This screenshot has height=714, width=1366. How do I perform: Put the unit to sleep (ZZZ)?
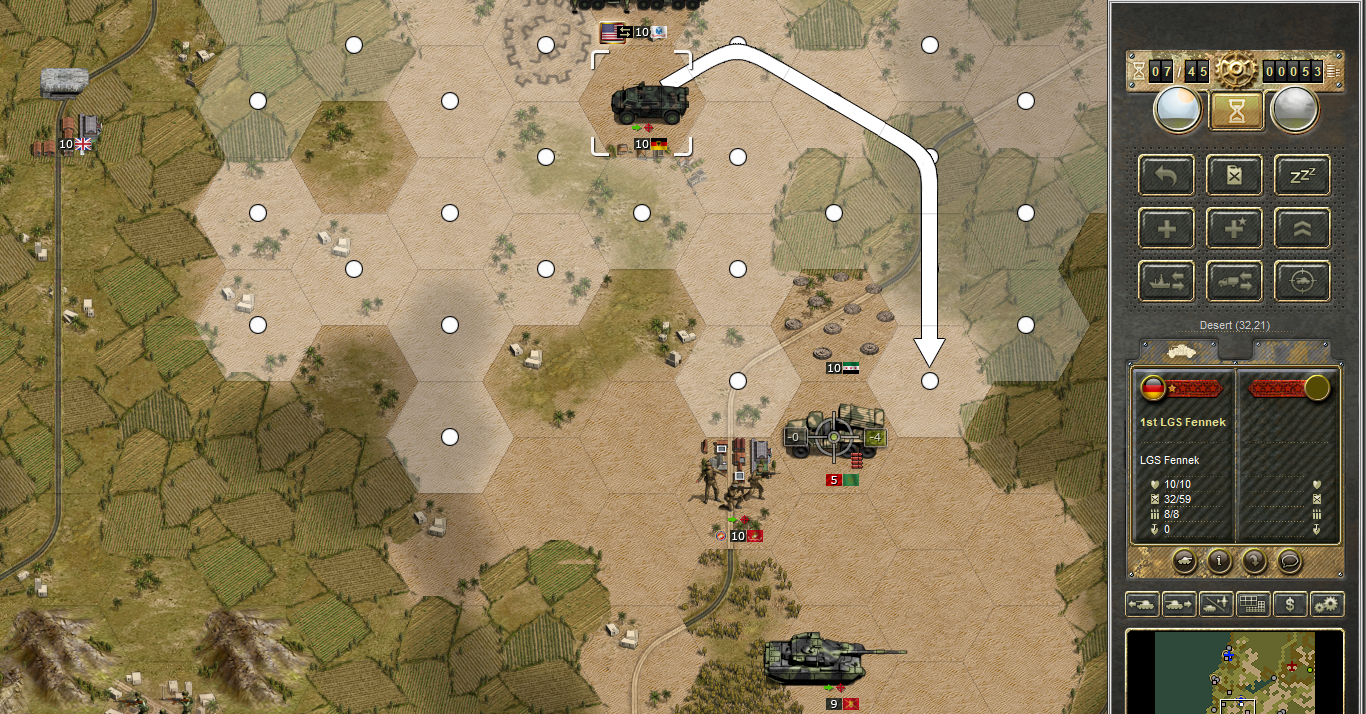coord(1302,175)
